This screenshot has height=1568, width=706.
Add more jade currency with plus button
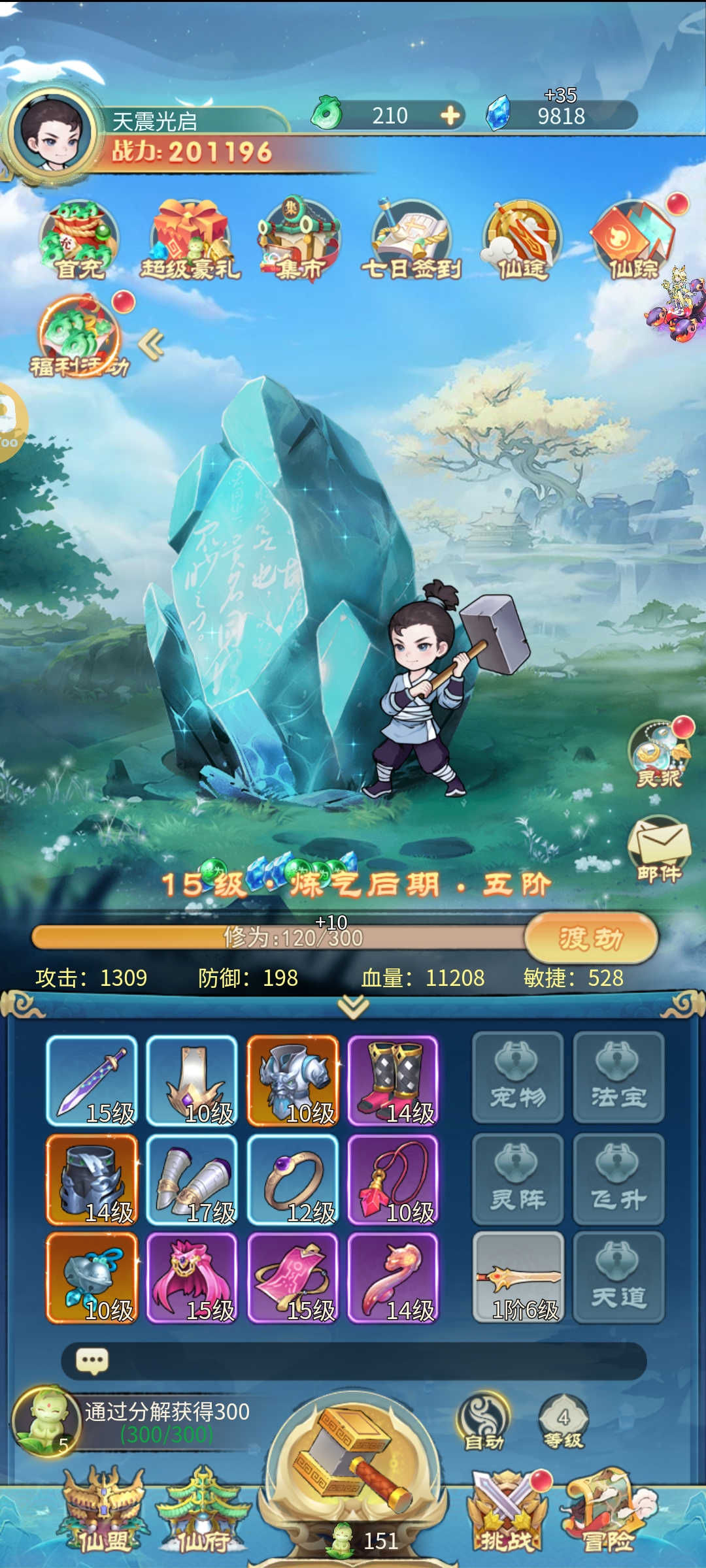pos(450,116)
